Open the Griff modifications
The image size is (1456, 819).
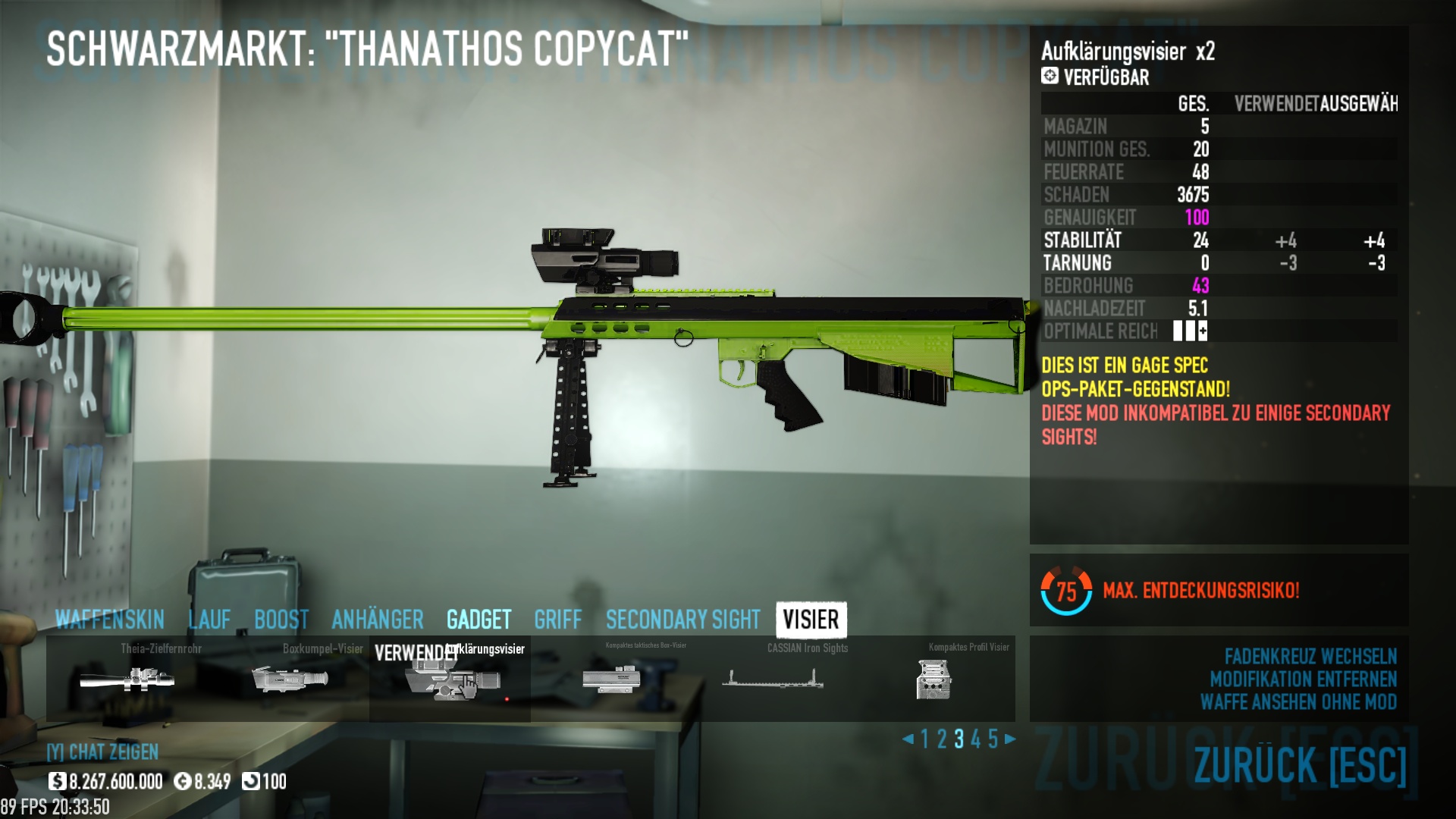pyautogui.click(x=557, y=620)
